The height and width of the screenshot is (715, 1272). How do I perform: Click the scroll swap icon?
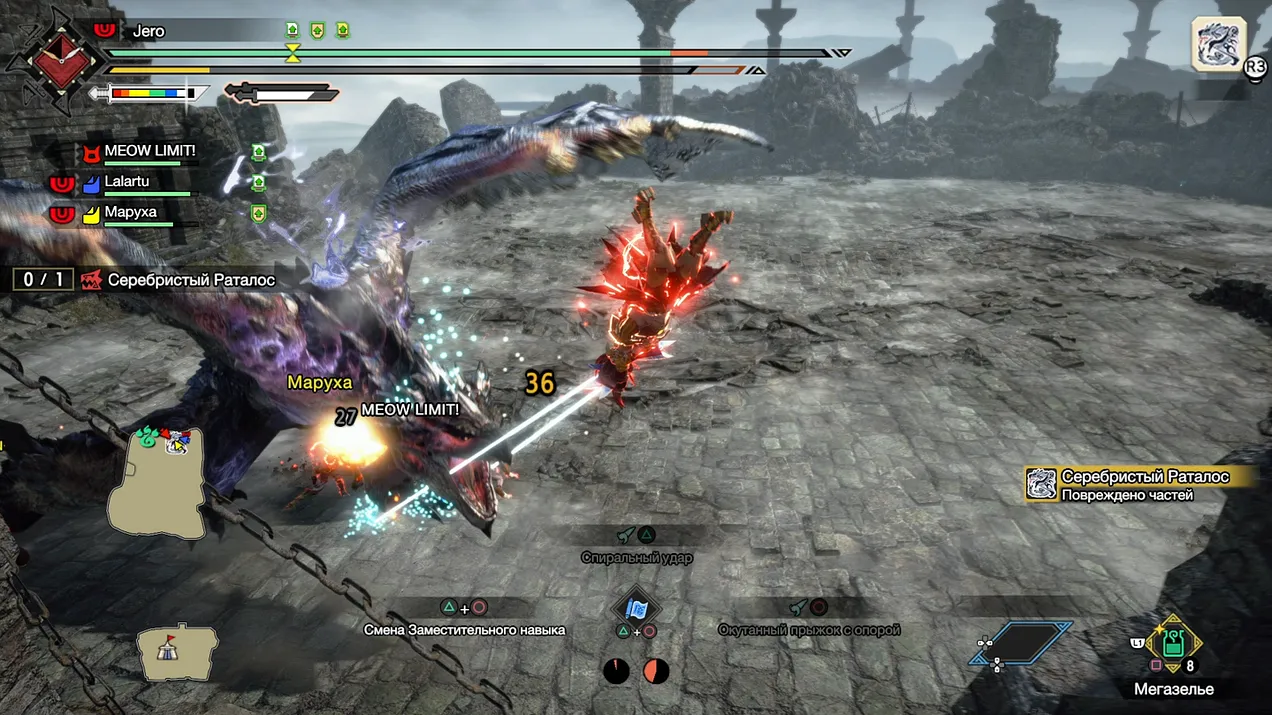point(636,607)
